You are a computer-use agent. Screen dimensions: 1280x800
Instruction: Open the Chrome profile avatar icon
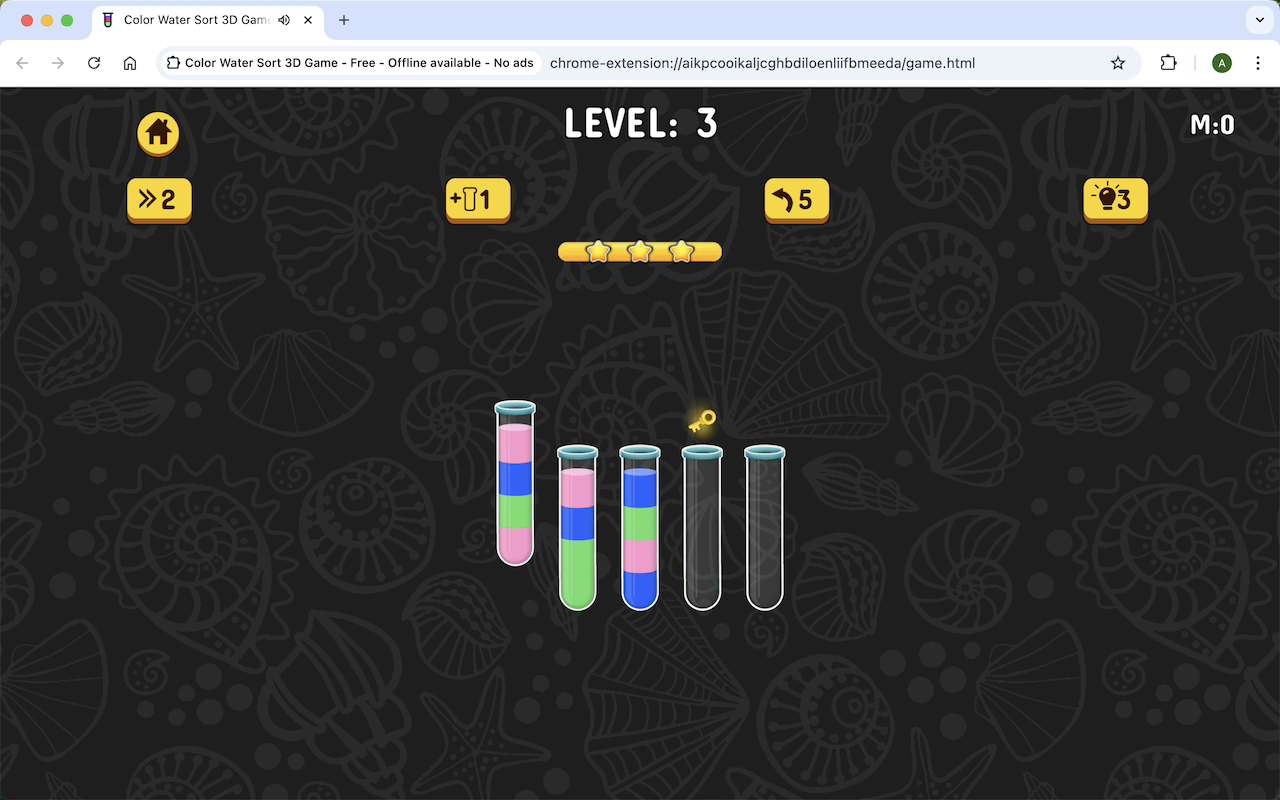click(1221, 62)
